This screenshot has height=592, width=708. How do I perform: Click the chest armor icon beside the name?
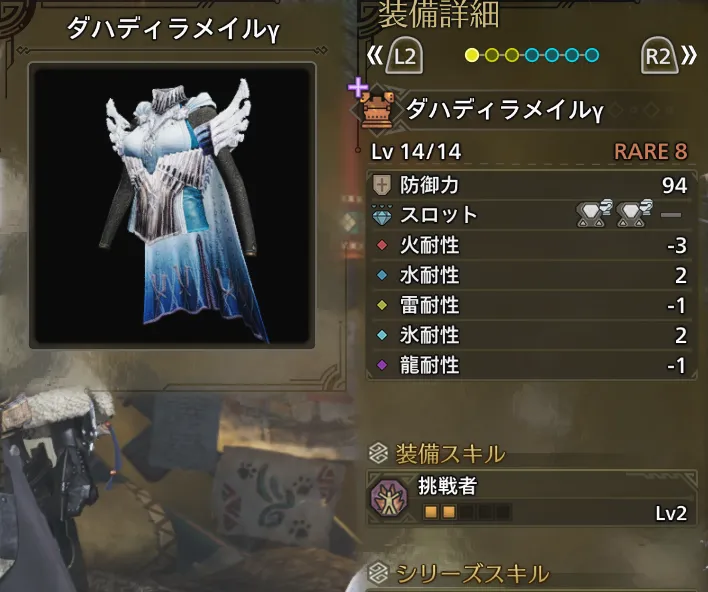tap(379, 109)
